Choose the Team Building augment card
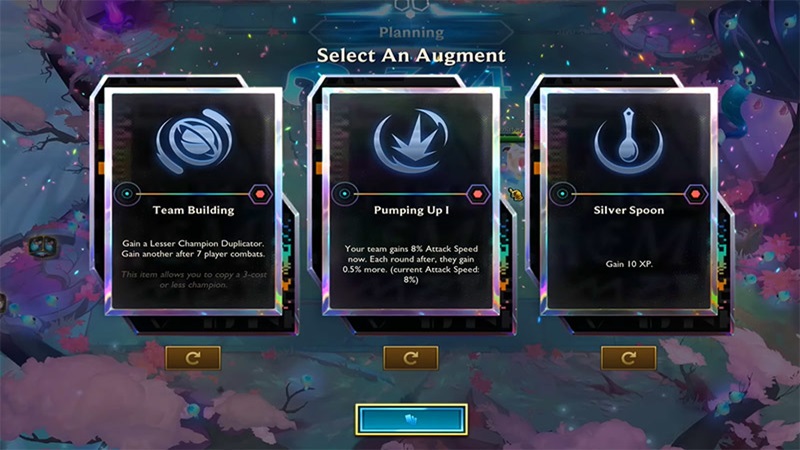 point(193,205)
